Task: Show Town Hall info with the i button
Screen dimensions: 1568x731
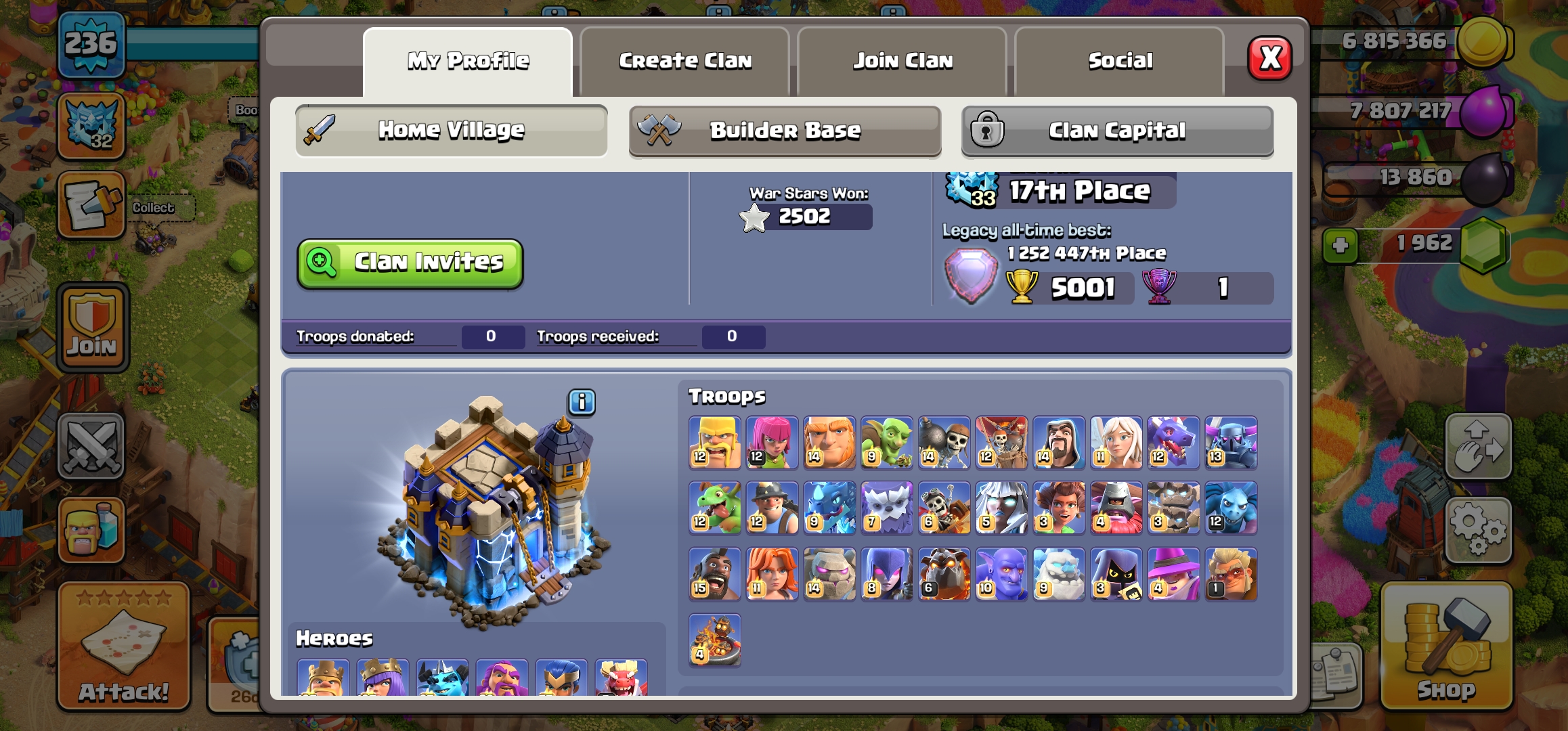Action: [582, 402]
